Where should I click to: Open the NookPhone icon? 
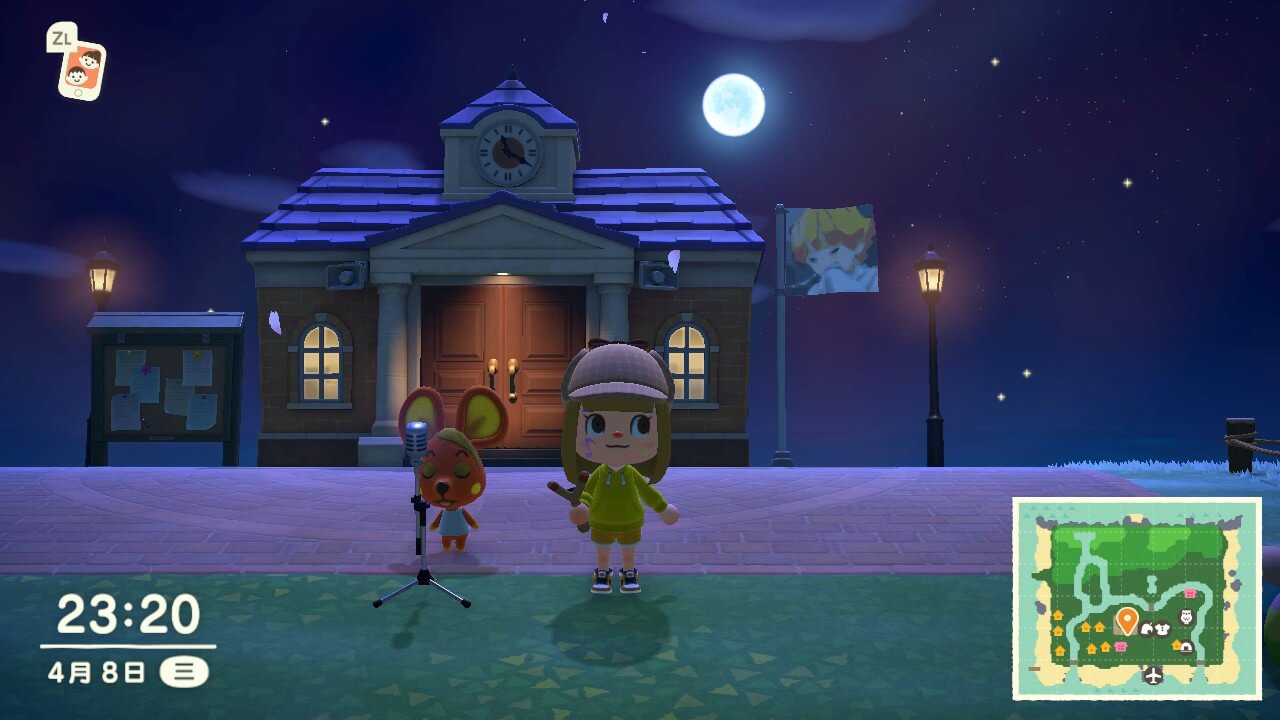(81, 69)
